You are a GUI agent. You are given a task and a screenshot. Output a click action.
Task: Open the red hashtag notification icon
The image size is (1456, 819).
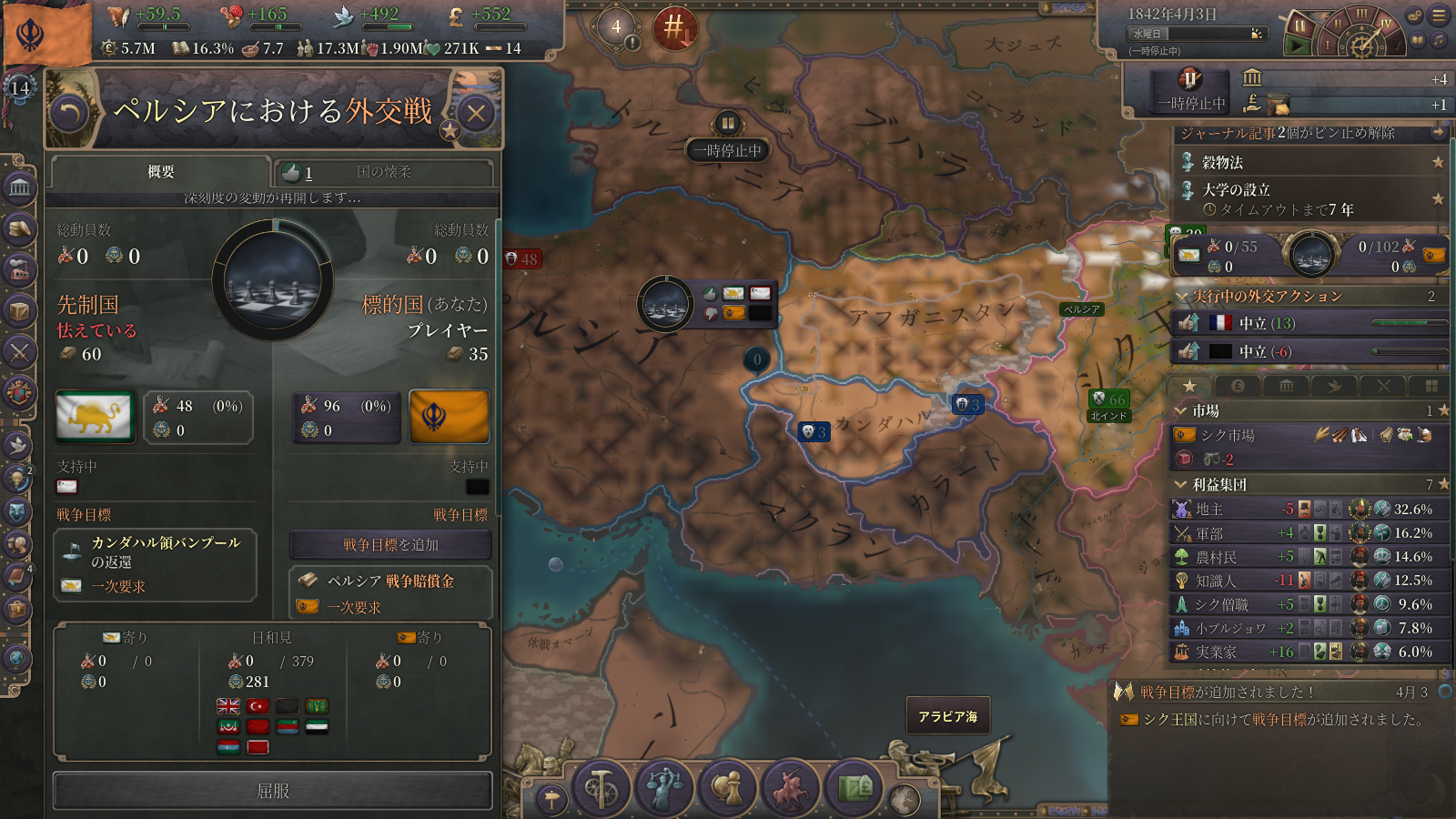(674, 27)
